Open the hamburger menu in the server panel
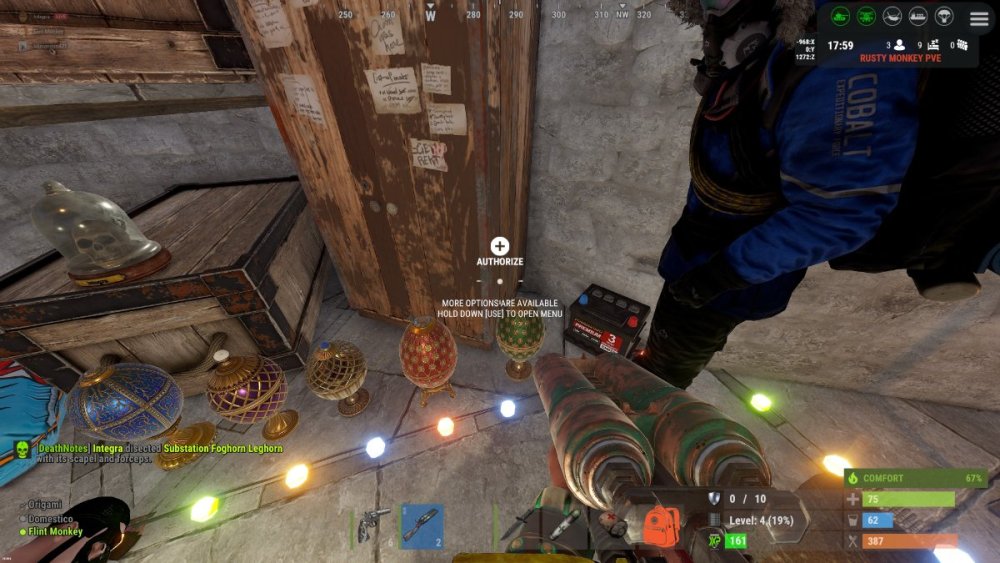This screenshot has width=1000, height=563. [979, 18]
